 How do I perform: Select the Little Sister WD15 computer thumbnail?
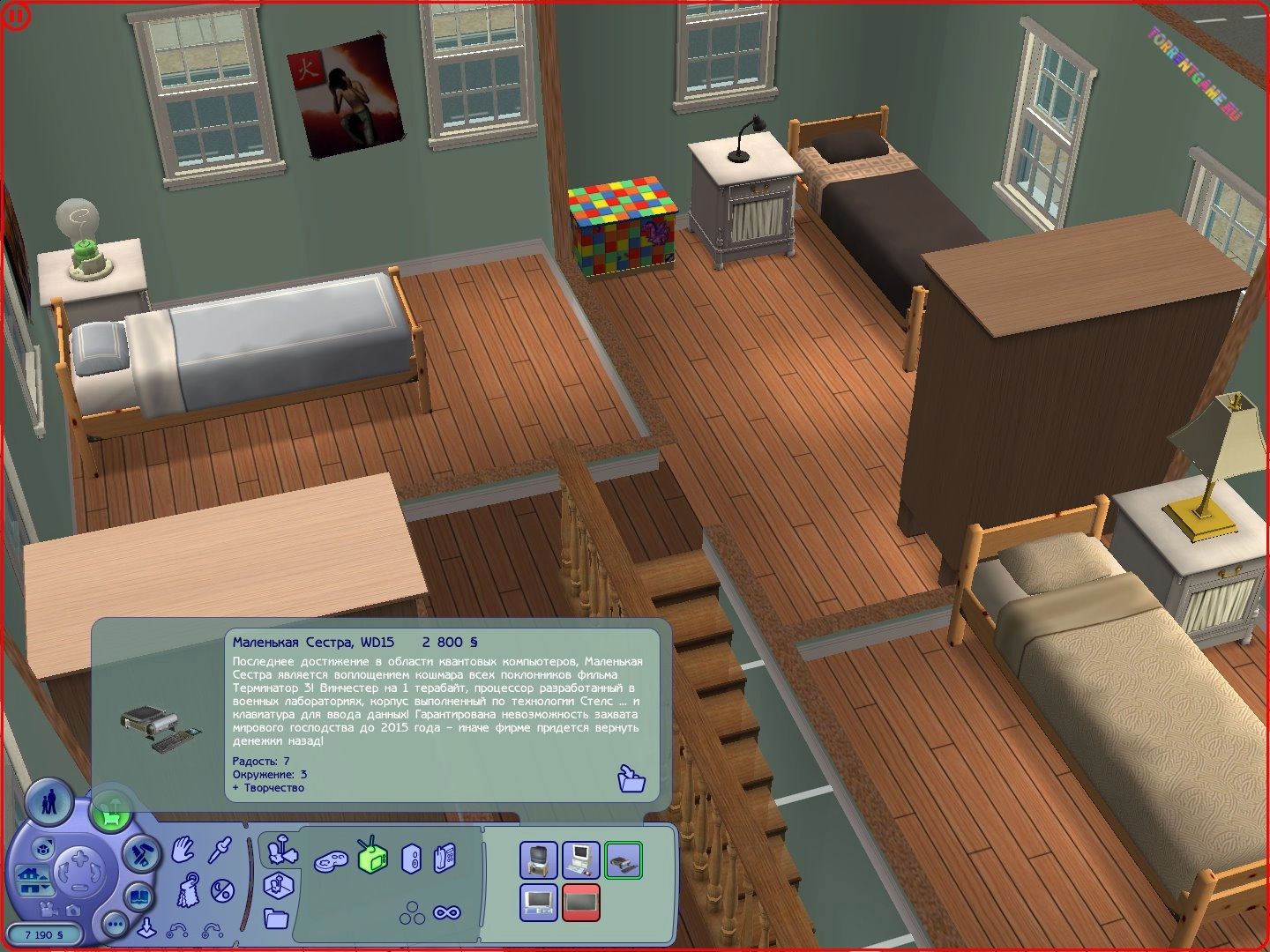coord(624,859)
